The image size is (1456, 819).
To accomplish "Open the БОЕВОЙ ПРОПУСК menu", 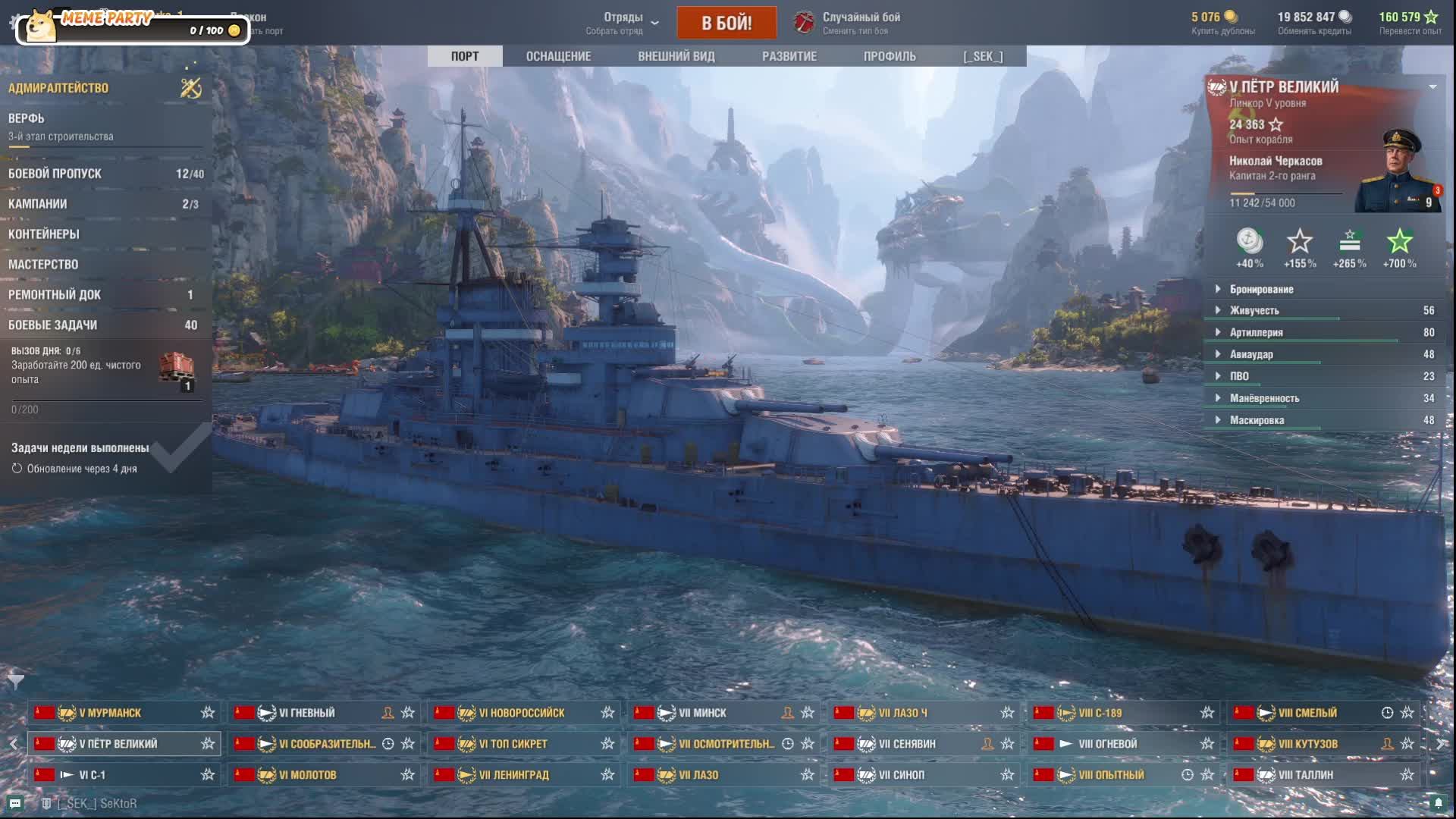I will click(x=105, y=174).
